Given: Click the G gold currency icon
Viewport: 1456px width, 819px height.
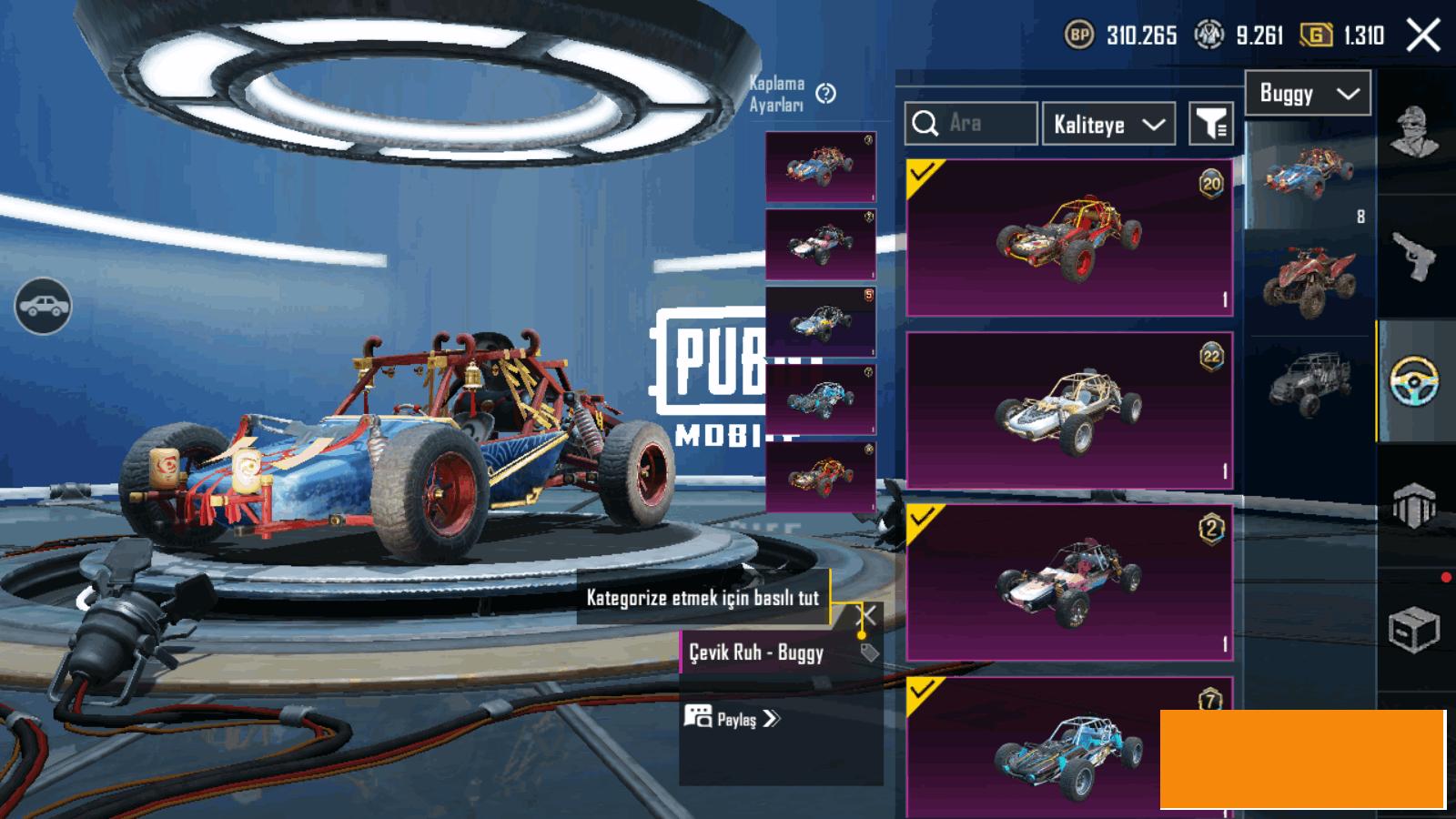Looking at the screenshot, I should coord(1316,35).
